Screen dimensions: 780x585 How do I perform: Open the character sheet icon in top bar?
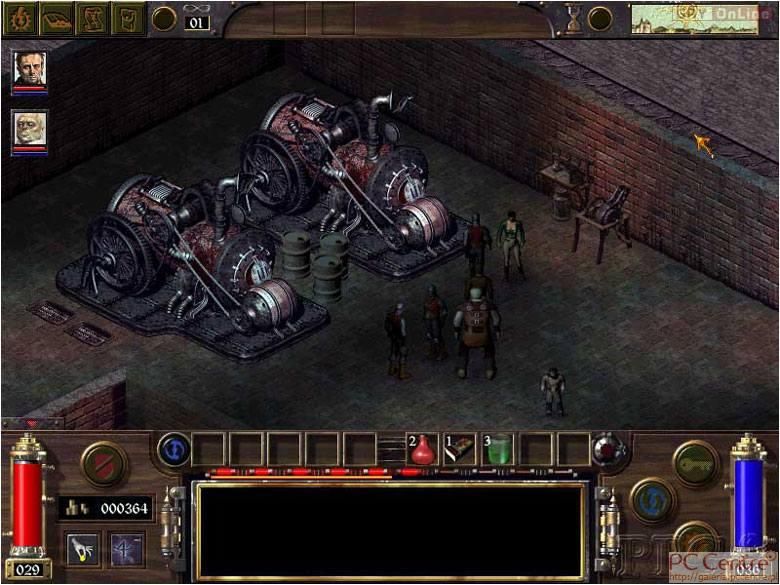(21, 18)
